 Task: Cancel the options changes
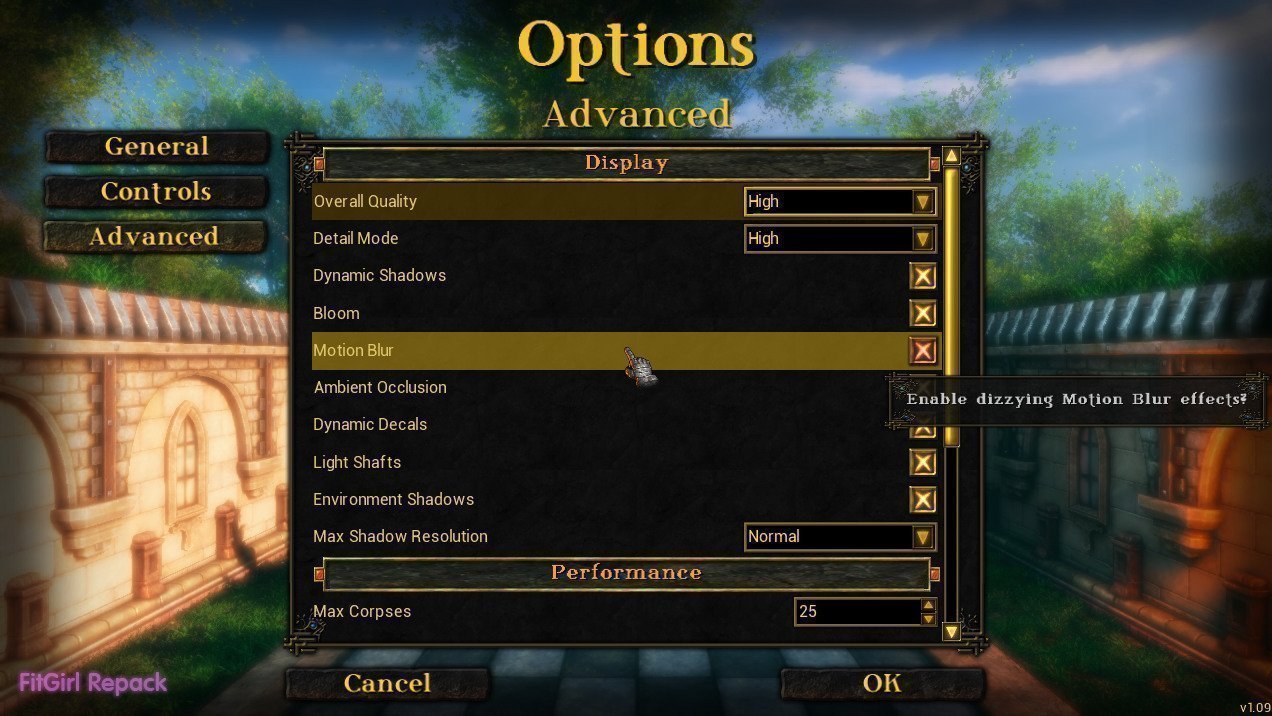tap(387, 684)
